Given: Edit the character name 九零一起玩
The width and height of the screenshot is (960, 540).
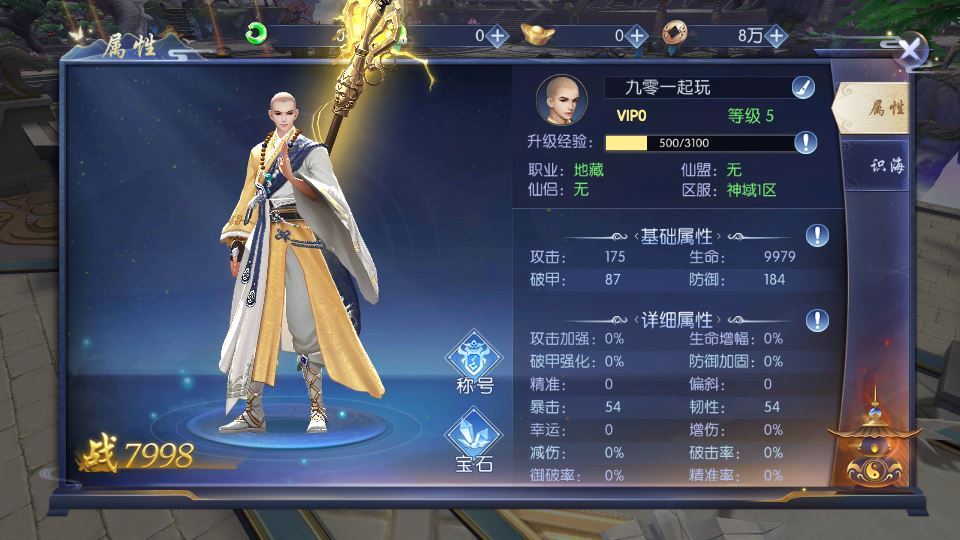Looking at the screenshot, I should (802, 88).
